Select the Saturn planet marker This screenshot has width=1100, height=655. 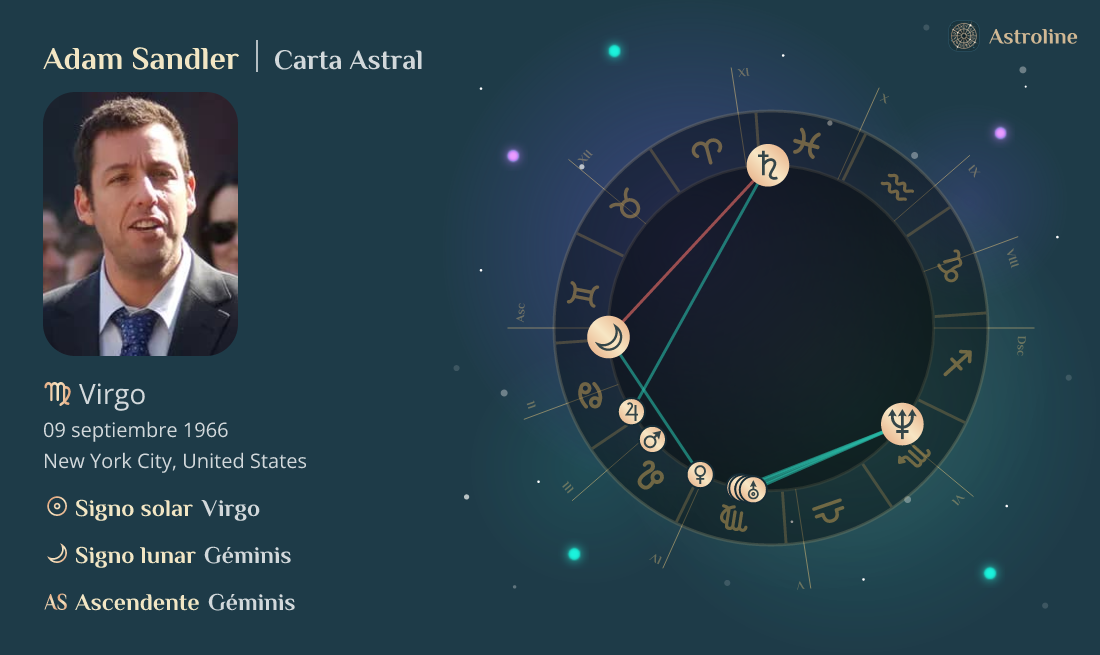coord(768,166)
